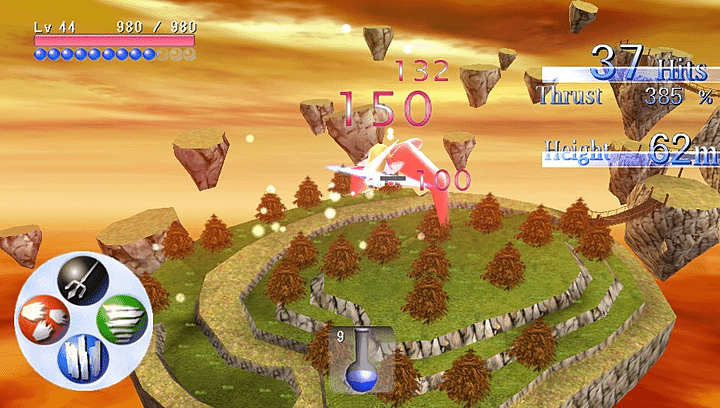The height and width of the screenshot is (408, 720).
Task: Choose the green tornado skill orb
Action: pyautogui.click(x=122, y=321)
